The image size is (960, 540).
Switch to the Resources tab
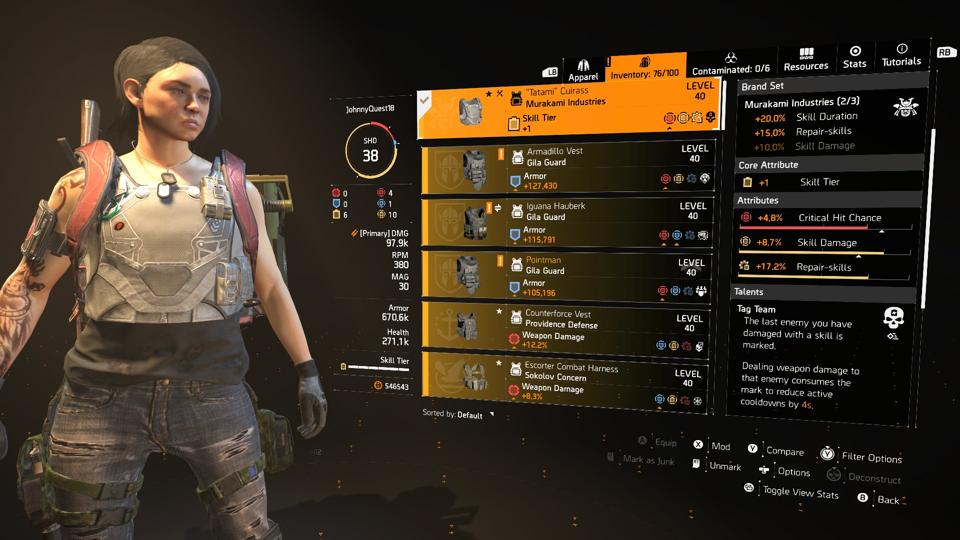[806, 59]
